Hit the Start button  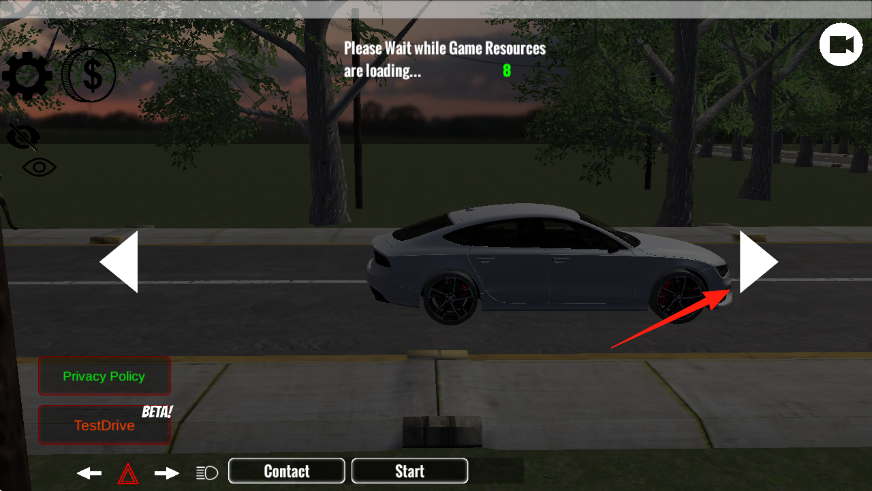[x=410, y=471]
